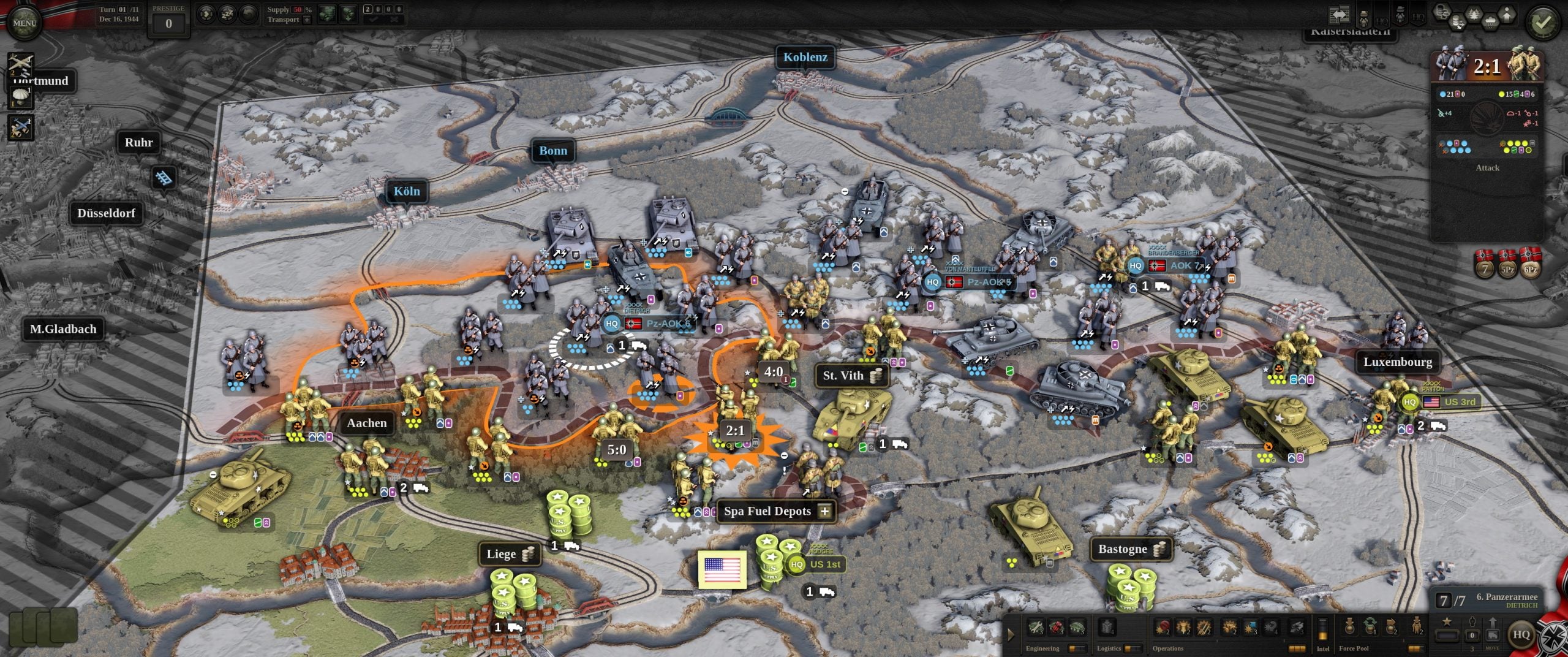
Task: Toggle the weather overlay hexagon
Action: pyautogui.click(x=1490, y=22)
